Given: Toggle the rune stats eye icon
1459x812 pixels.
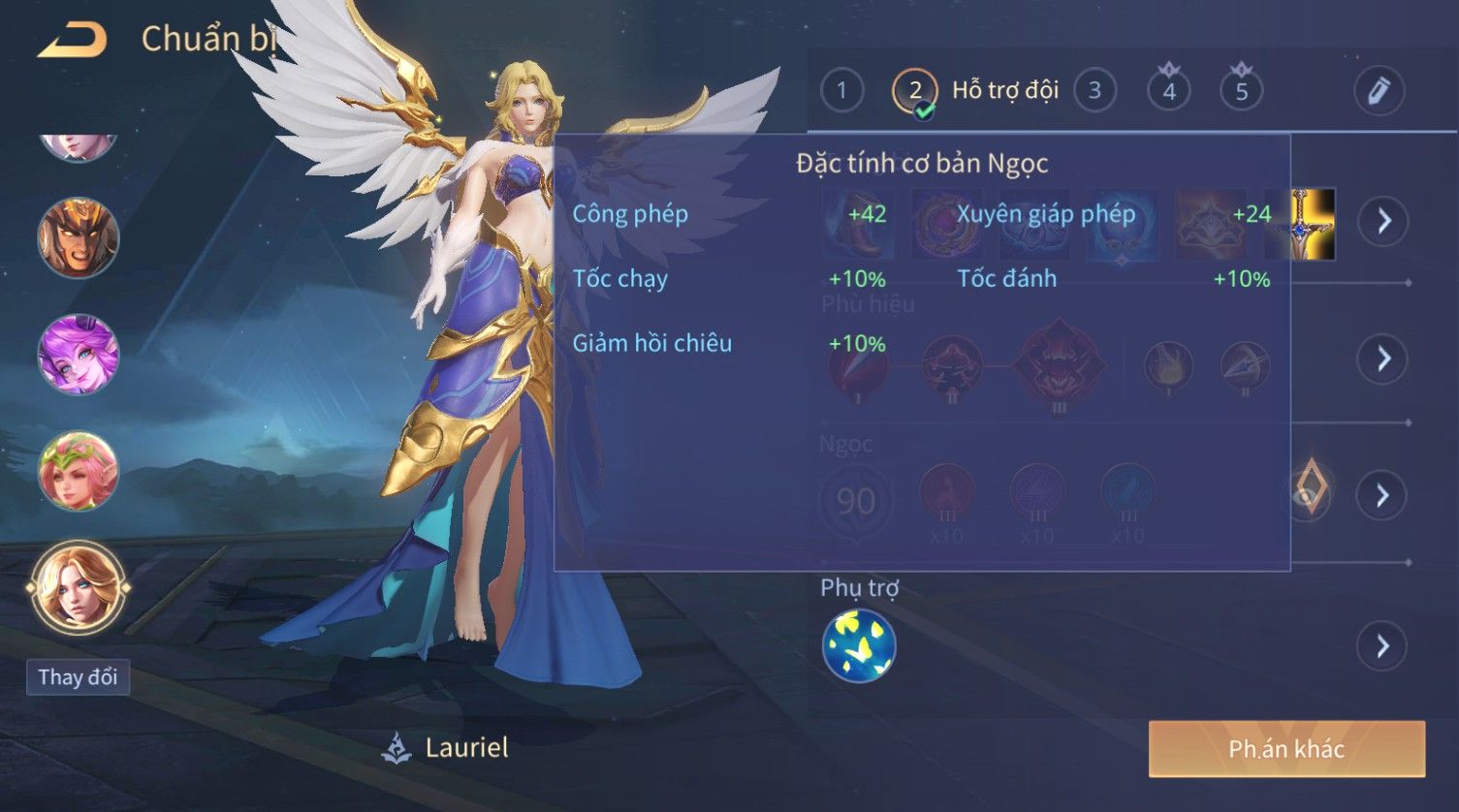Looking at the screenshot, I should pyautogui.click(x=1309, y=494).
